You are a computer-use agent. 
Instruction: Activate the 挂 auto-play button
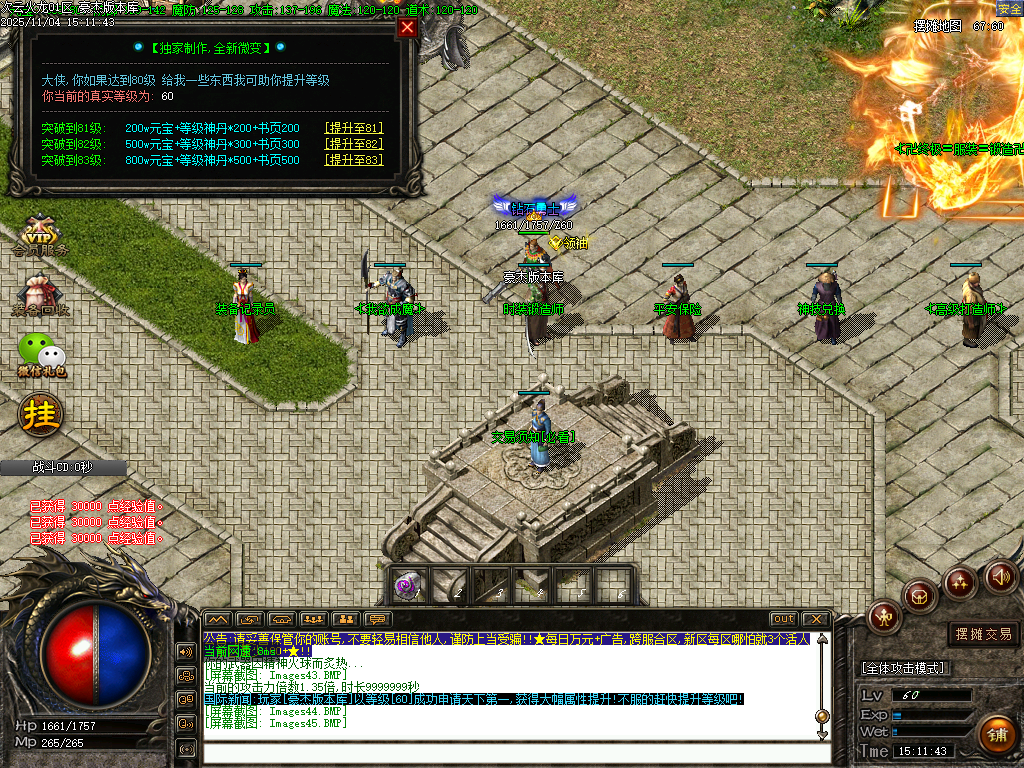click(41, 414)
